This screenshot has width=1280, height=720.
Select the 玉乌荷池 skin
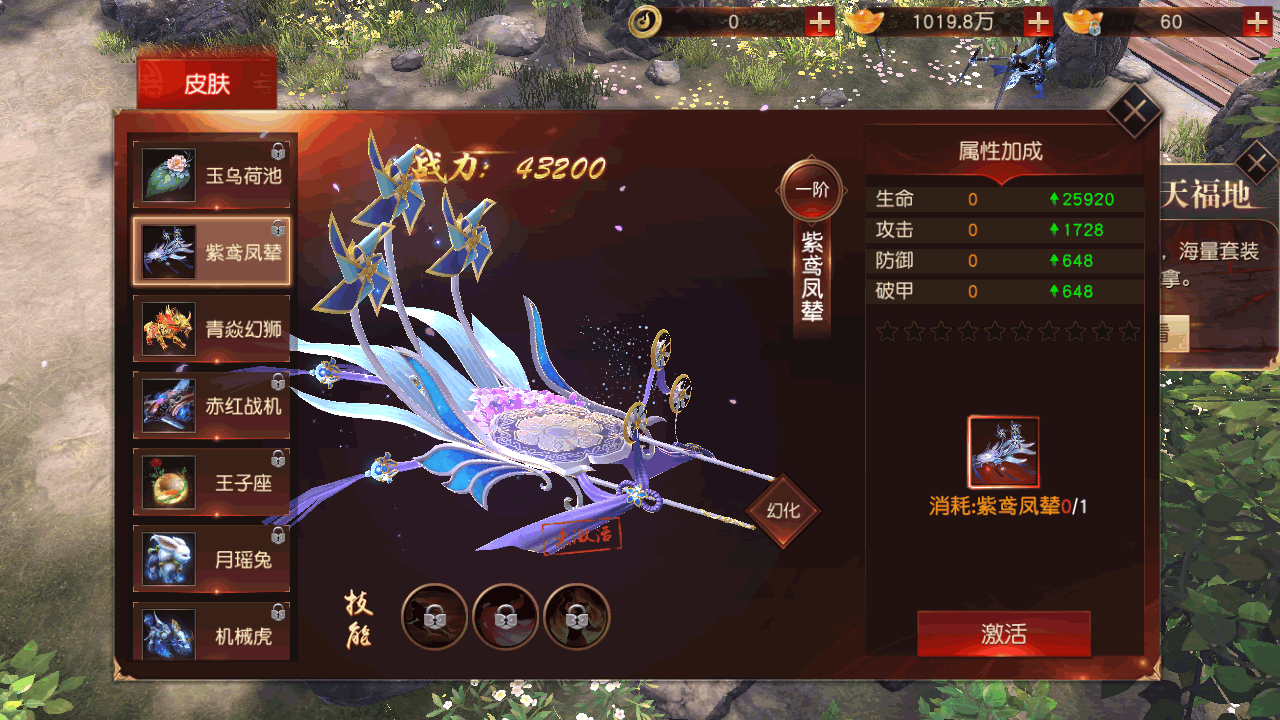click(x=212, y=176)
